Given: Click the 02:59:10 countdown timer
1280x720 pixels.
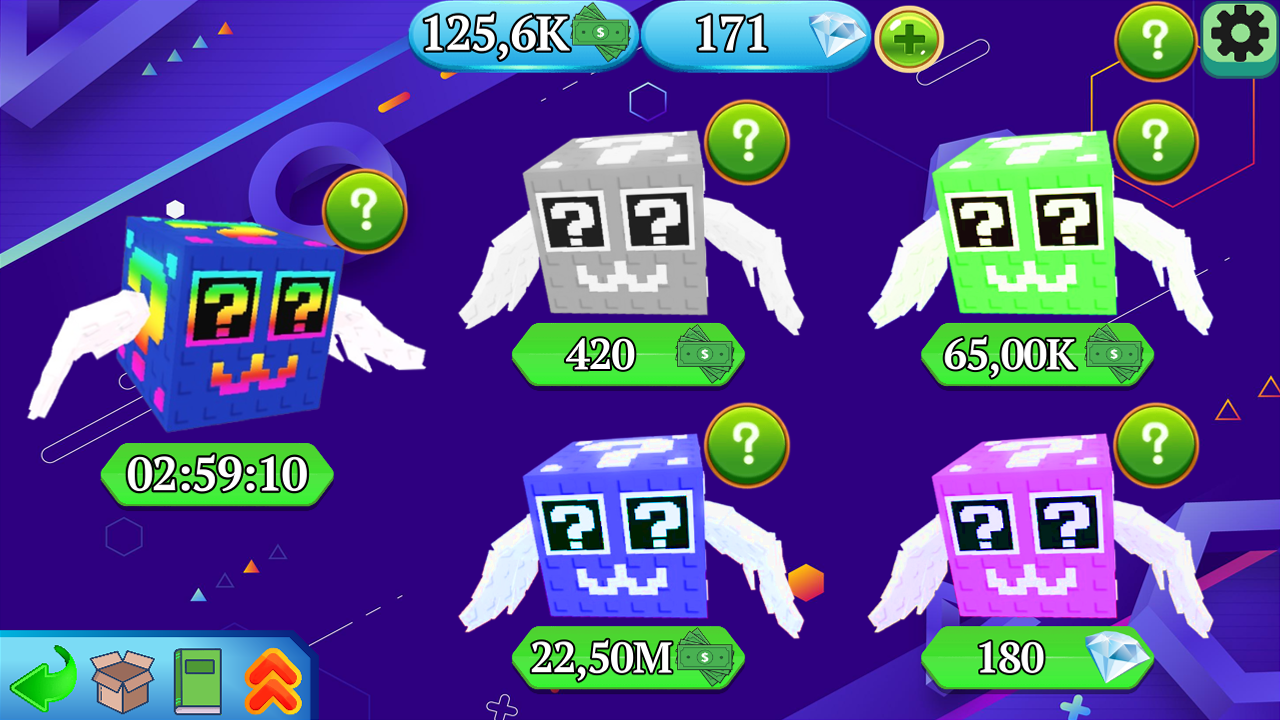Looking at the screenshot, I should pyautogui.click(x=216, y=474).
